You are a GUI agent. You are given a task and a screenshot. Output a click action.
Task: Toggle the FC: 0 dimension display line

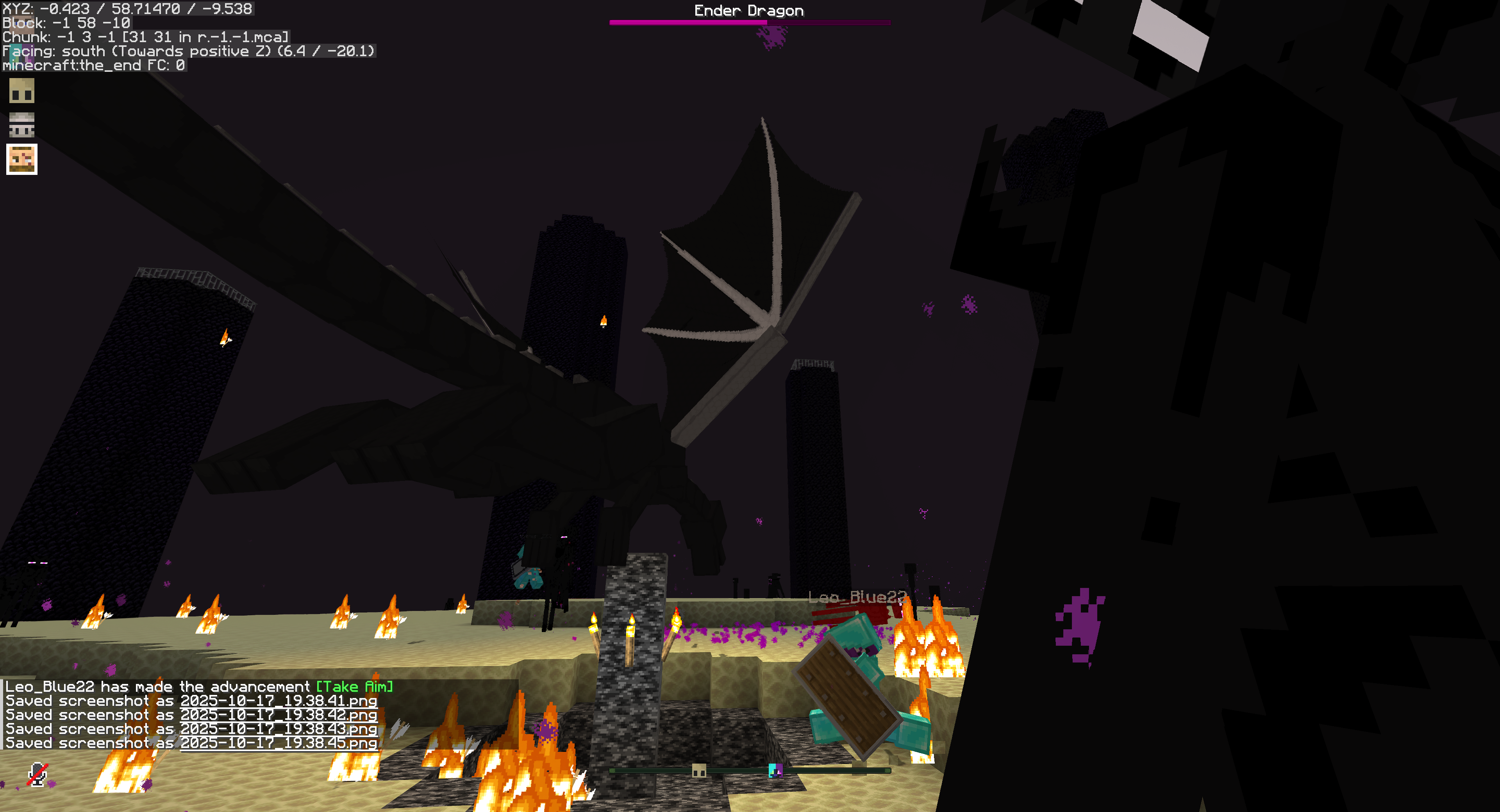pyautogui.click(x=93, y=66)
